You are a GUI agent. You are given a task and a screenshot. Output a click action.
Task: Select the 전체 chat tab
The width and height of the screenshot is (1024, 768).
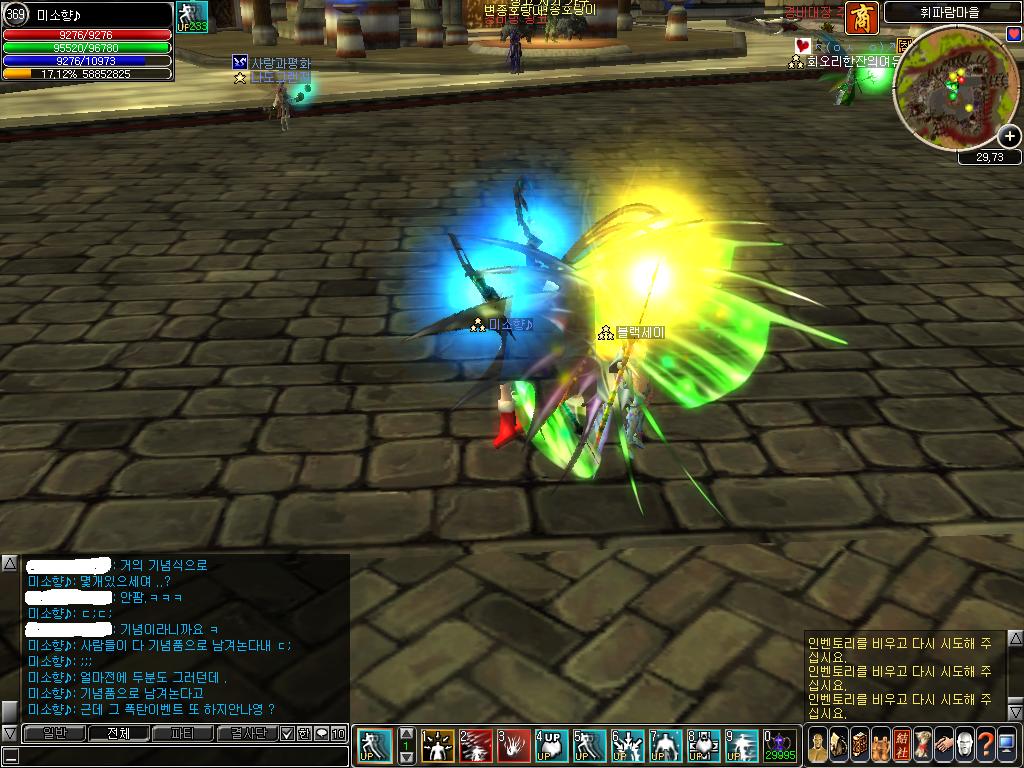pyautogui.click(x=118, y=733)
